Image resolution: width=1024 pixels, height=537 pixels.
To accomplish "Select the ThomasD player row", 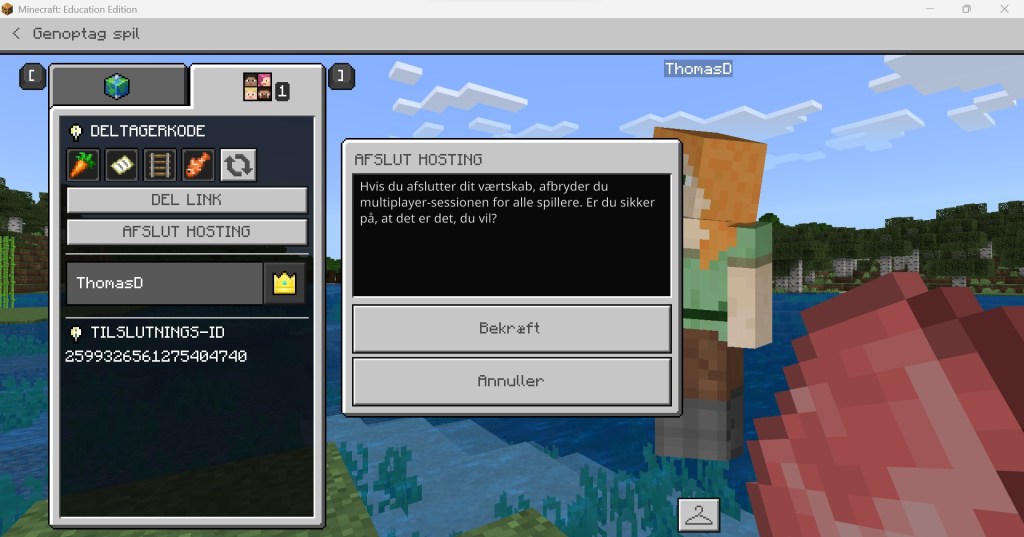I will [x=165, y=283].
